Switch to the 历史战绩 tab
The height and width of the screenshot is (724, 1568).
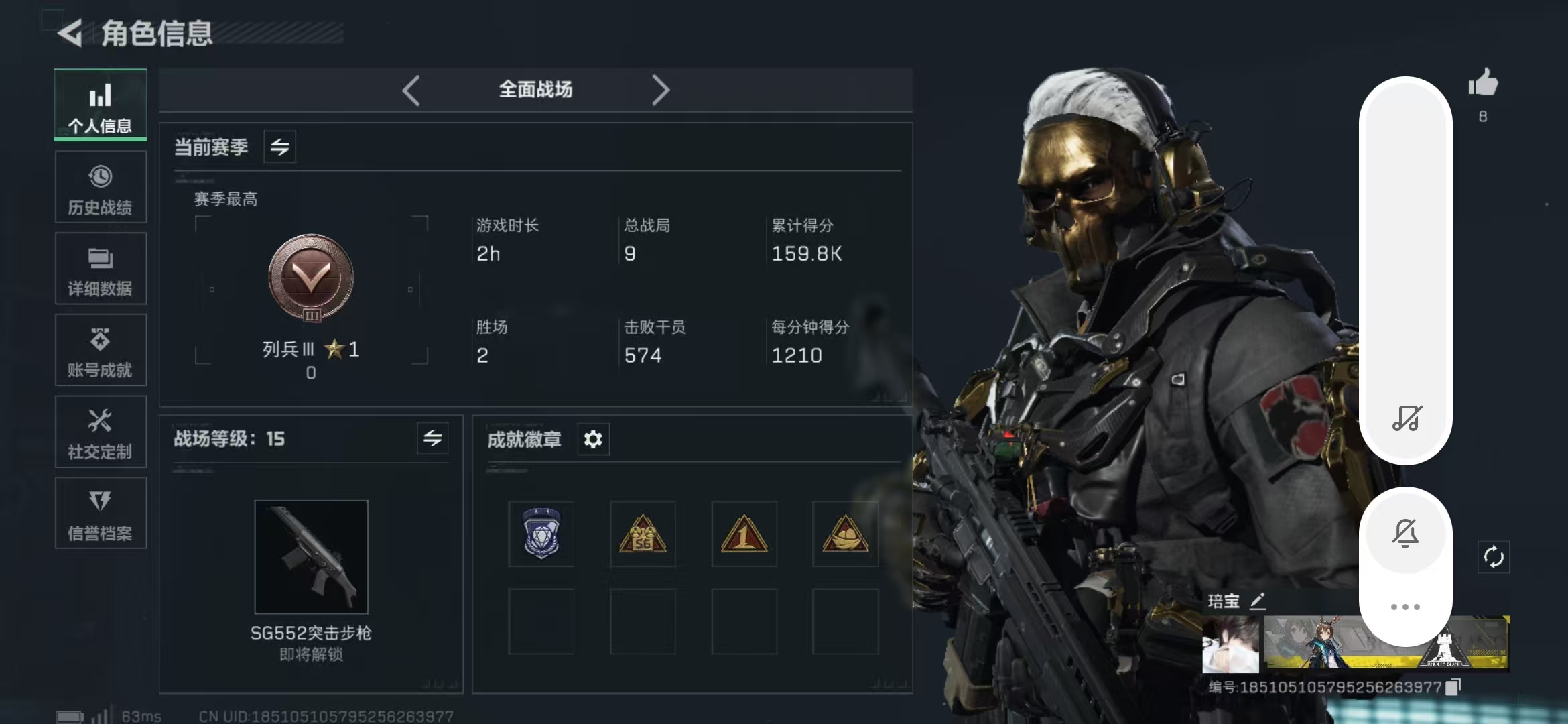pyautogui.click(x=101, y=187)
